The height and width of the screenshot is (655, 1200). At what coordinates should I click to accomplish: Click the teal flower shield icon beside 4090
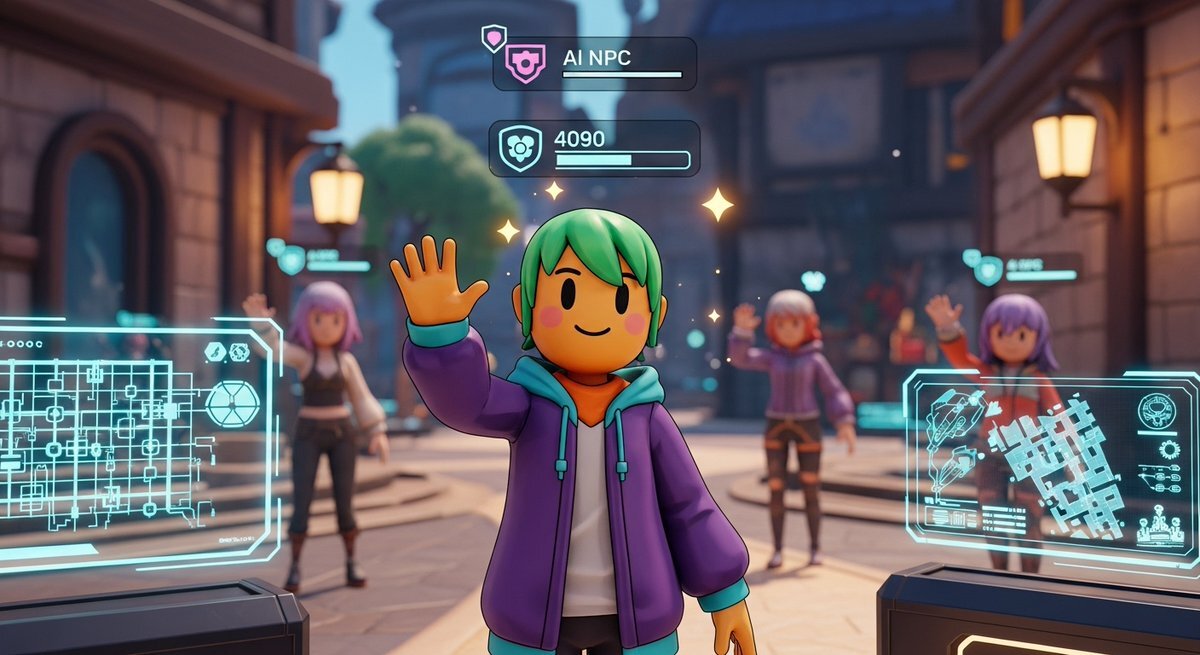pyautogui.click(x=519, y=149)
